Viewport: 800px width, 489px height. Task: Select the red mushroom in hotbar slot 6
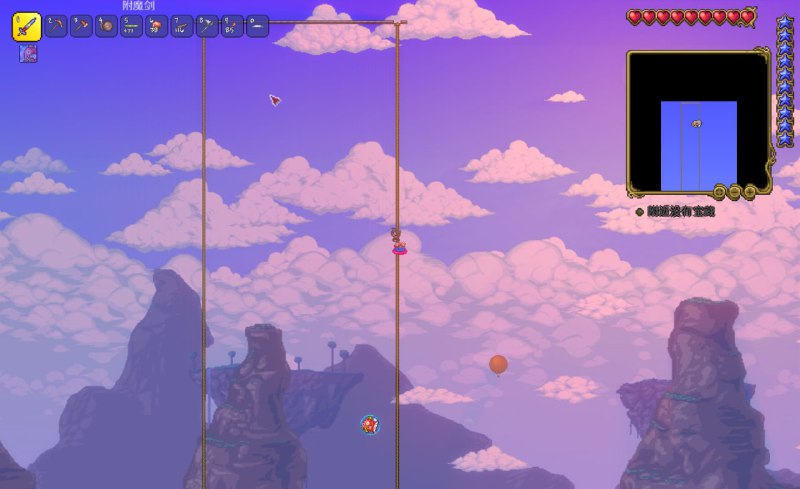click(x=157, y=27)
